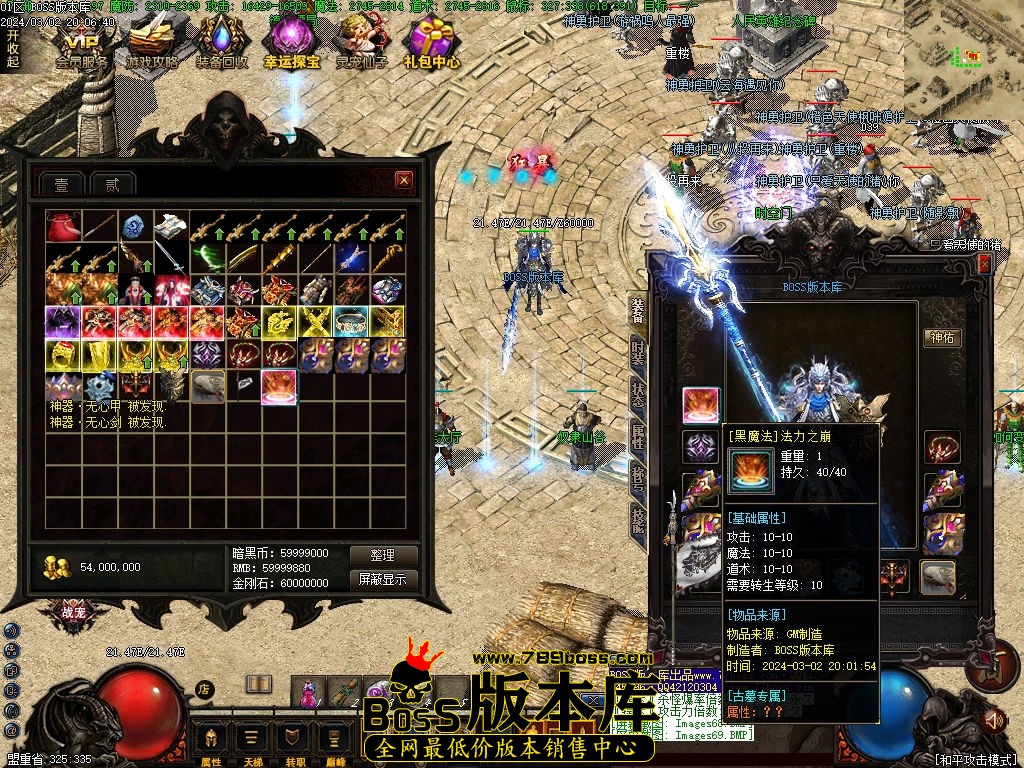Open 幸运探宝 lucky treasure hunt
Image resolution: width=1024 pixels, height=768 pixels.
[x=292, y=45]
